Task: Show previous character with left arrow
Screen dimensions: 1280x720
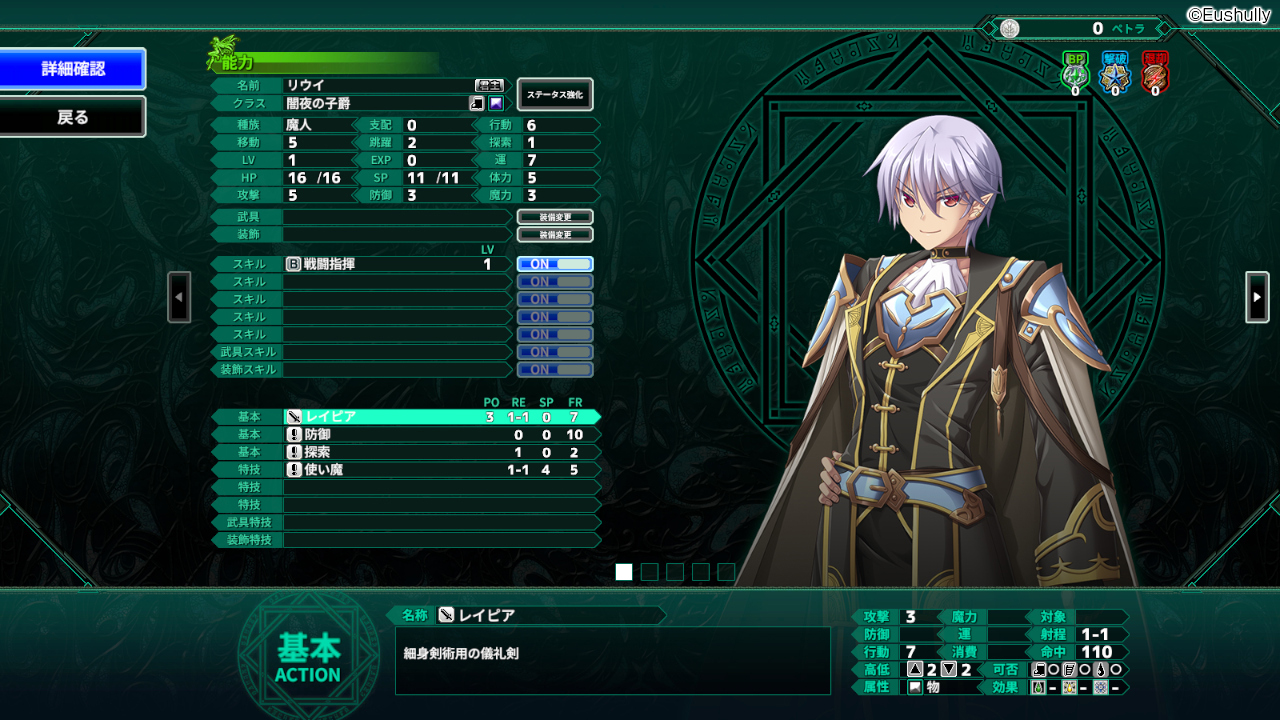Action: point(179,297)
